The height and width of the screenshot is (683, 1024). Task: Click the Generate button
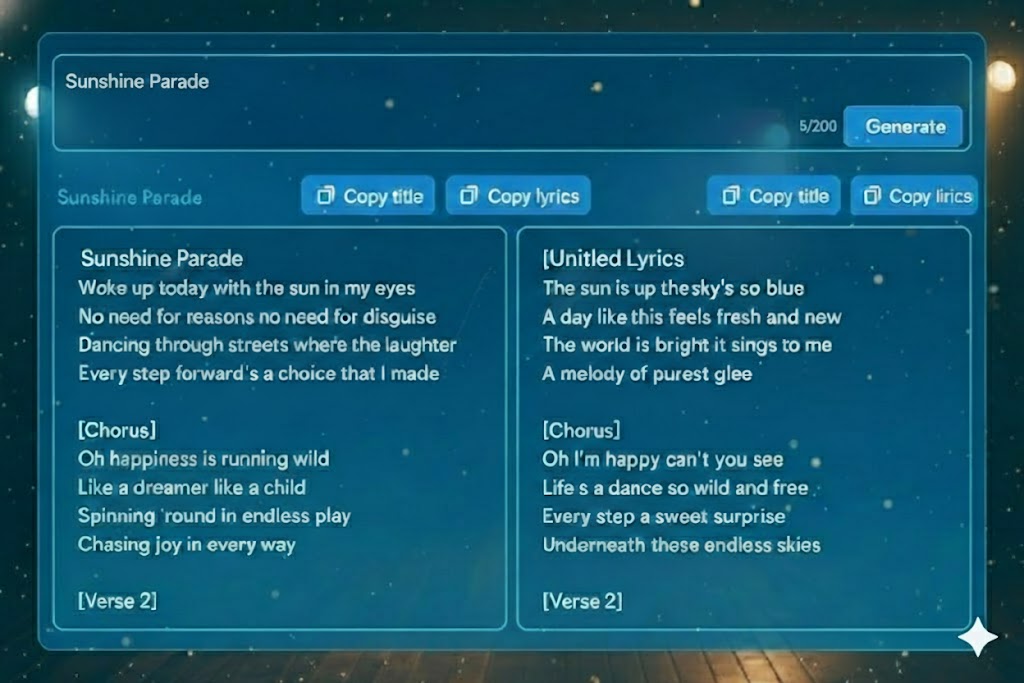[904, 127]
